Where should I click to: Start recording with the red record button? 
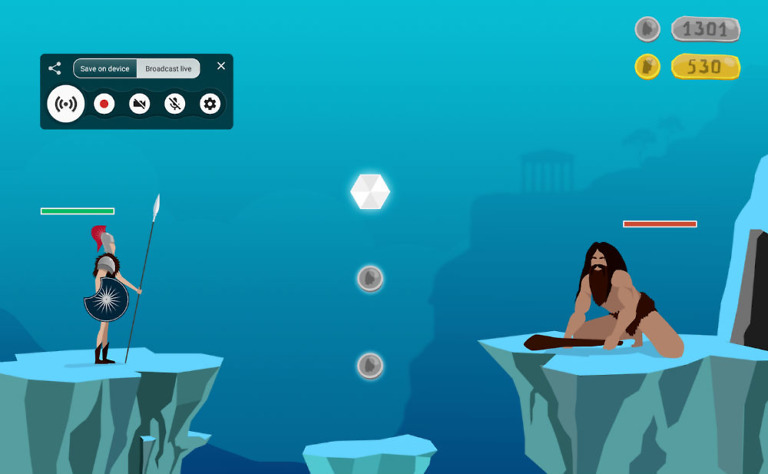[x=104, y=104]
